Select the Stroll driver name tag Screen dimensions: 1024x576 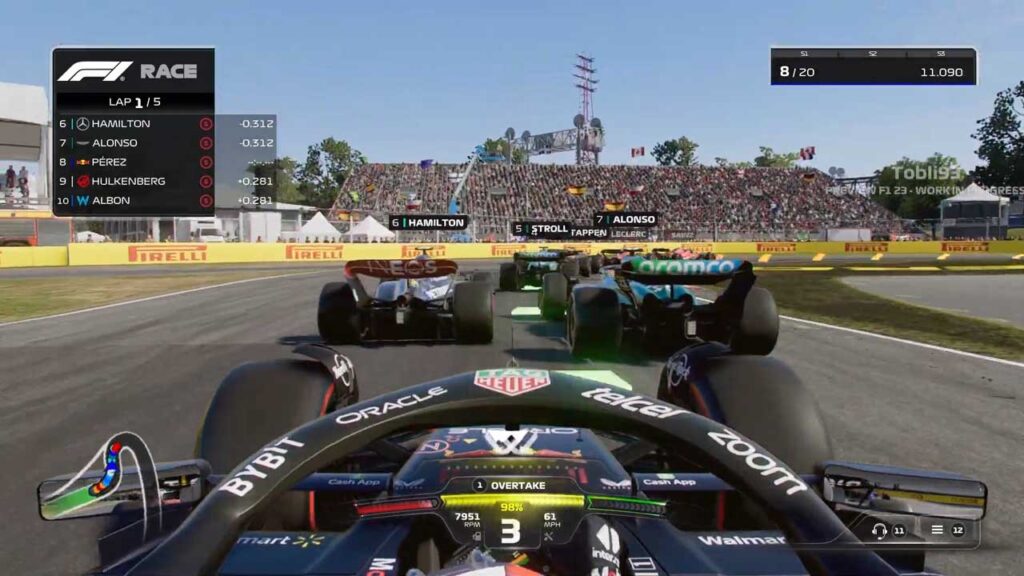coord(540,229)
